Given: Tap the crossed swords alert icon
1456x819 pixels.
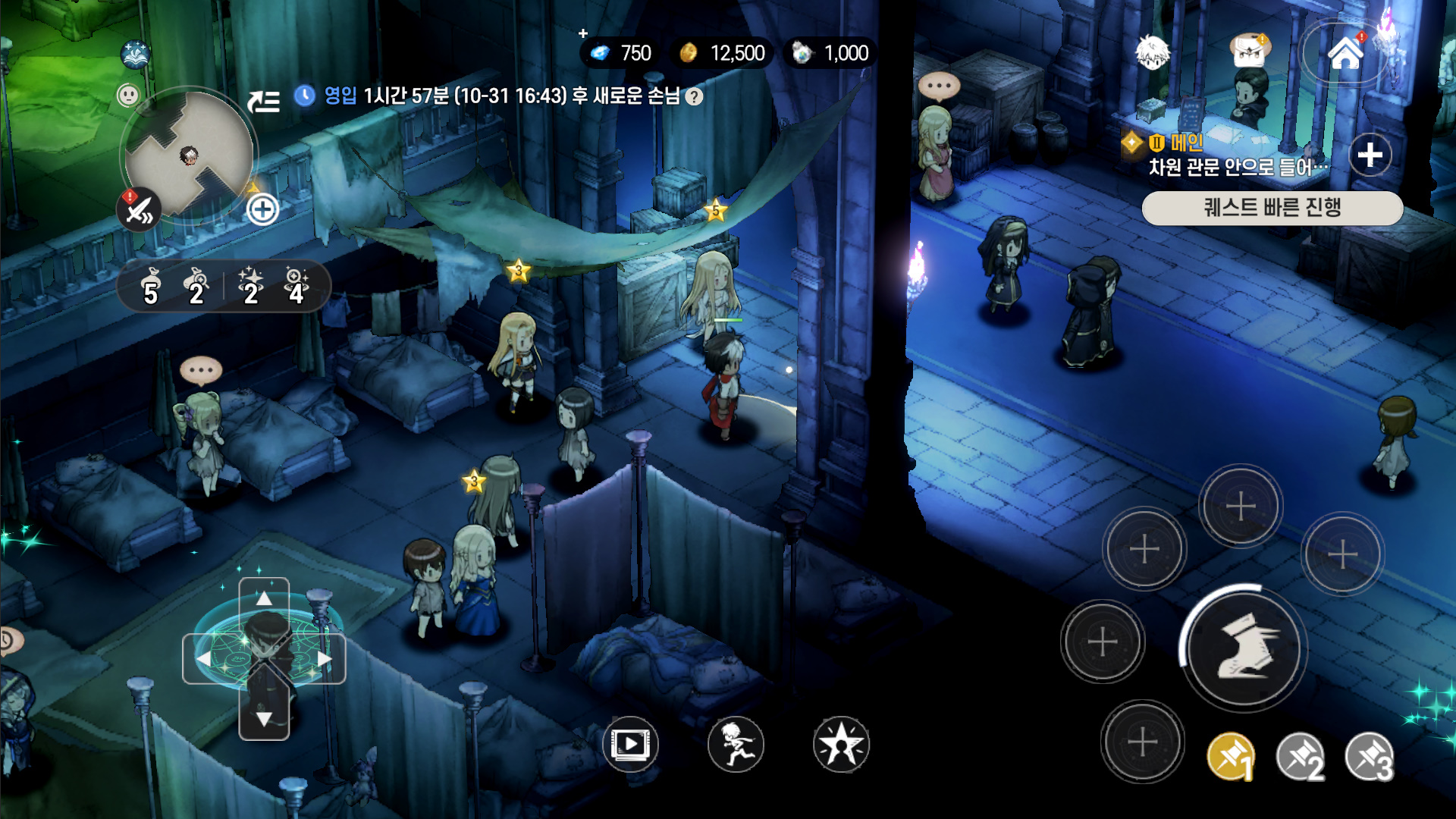Looking at the screenshot, I should pyautogui.click(x=139, y=210).
